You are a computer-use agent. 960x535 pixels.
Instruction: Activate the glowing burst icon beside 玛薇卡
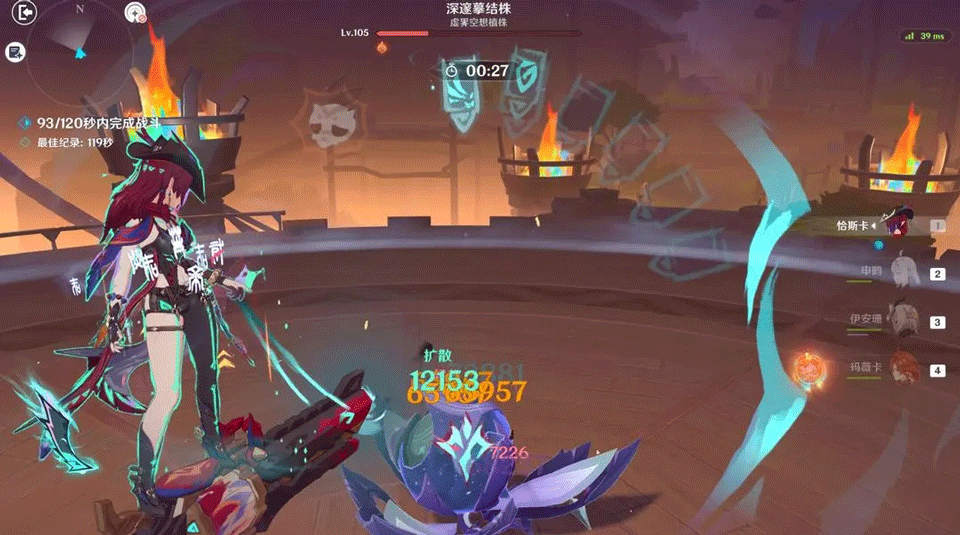point(806,370)
